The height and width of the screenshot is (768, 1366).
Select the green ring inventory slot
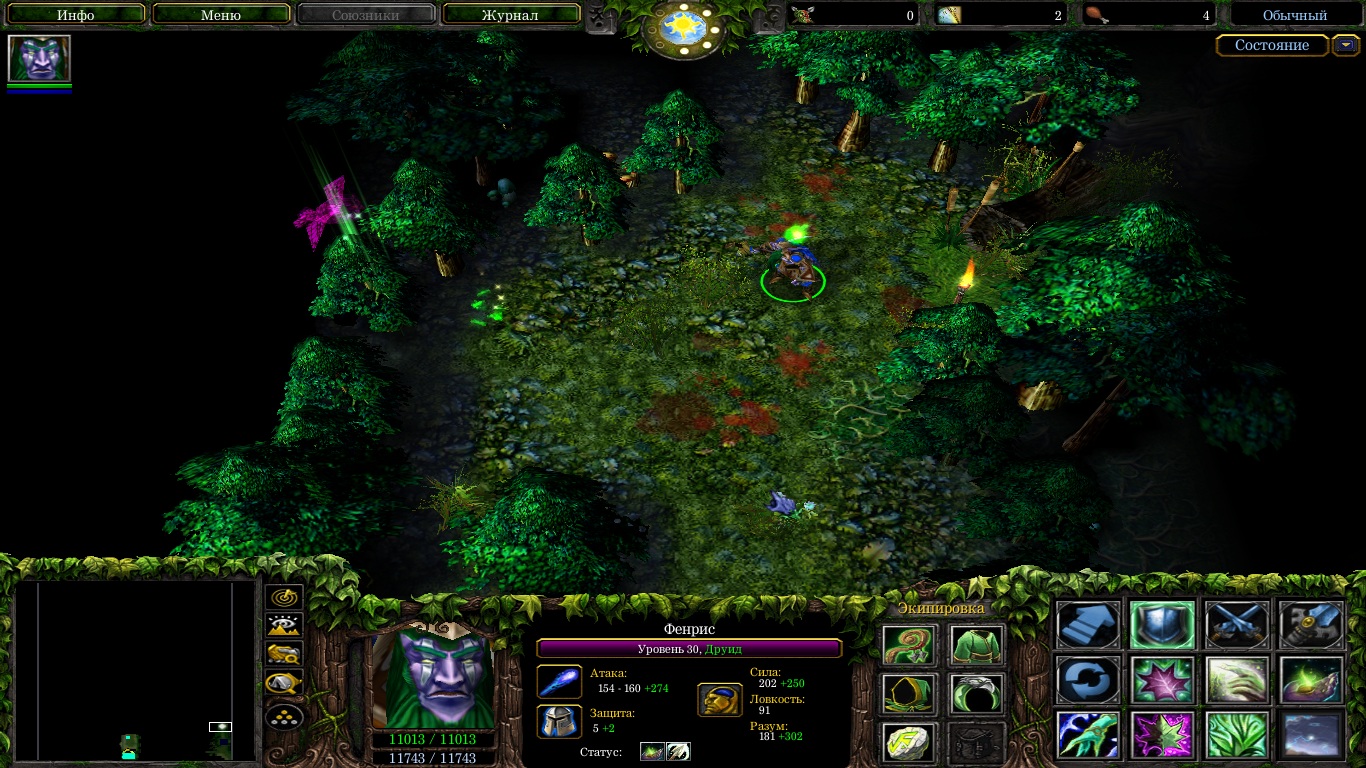tap(976, 693)
